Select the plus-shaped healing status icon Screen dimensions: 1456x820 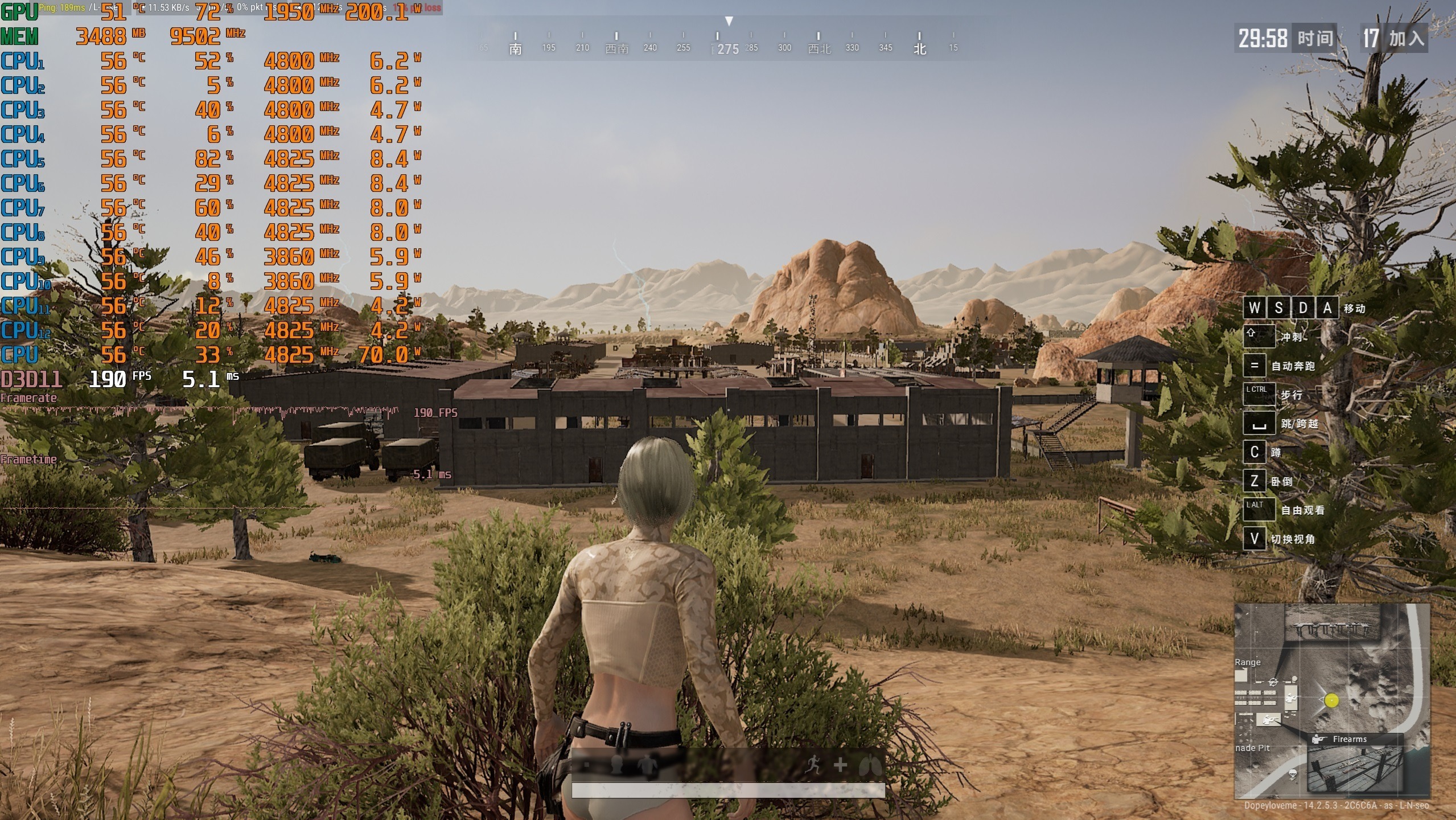840,765
